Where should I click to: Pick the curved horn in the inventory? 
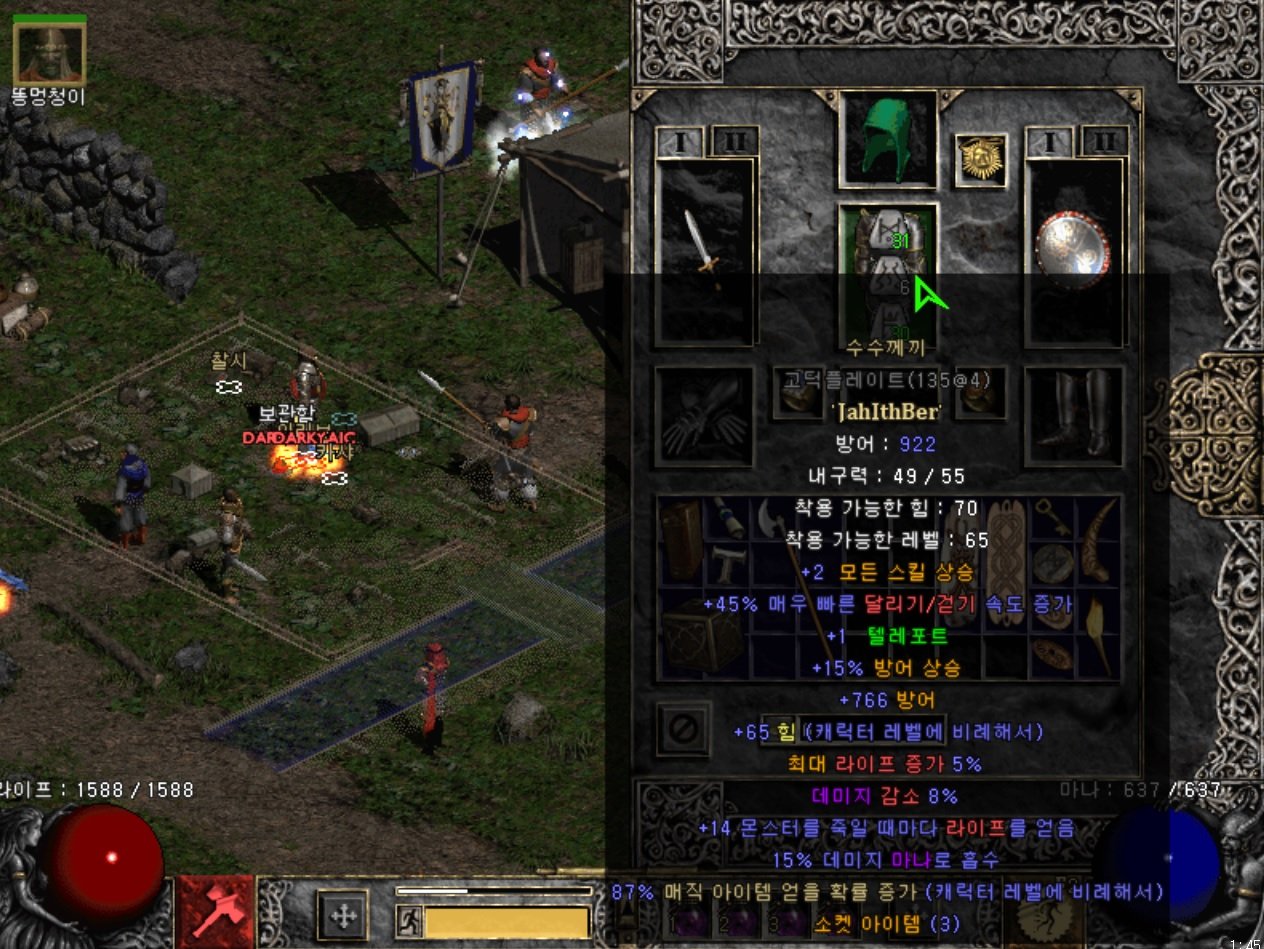tap(1098, 538)
